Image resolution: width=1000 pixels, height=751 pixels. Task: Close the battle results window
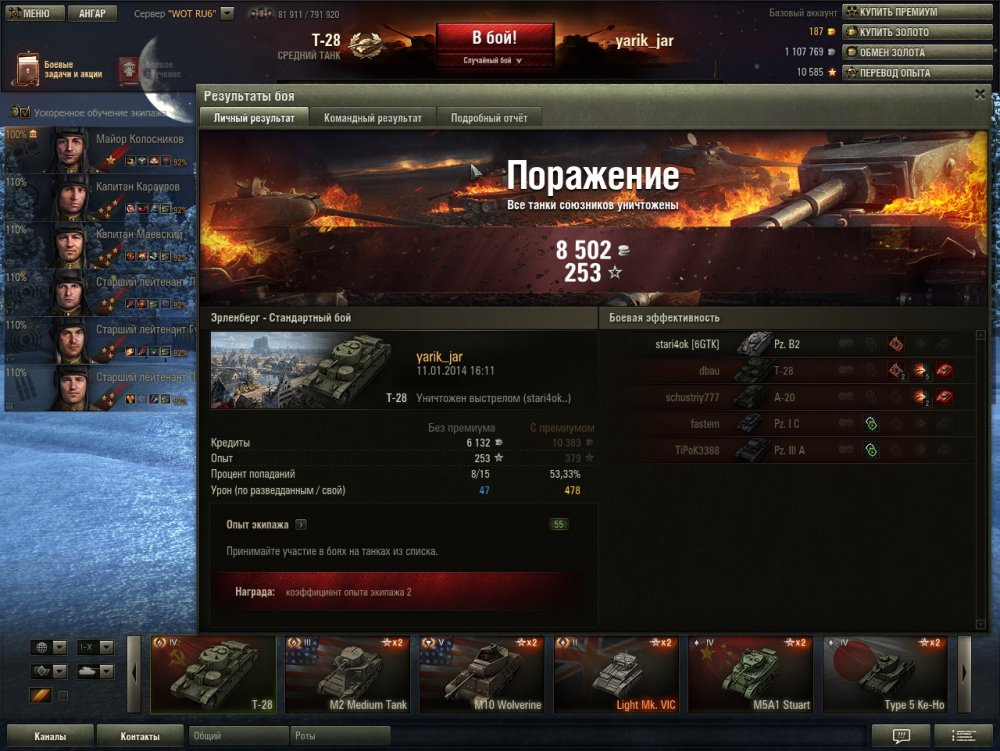(980, 94)
